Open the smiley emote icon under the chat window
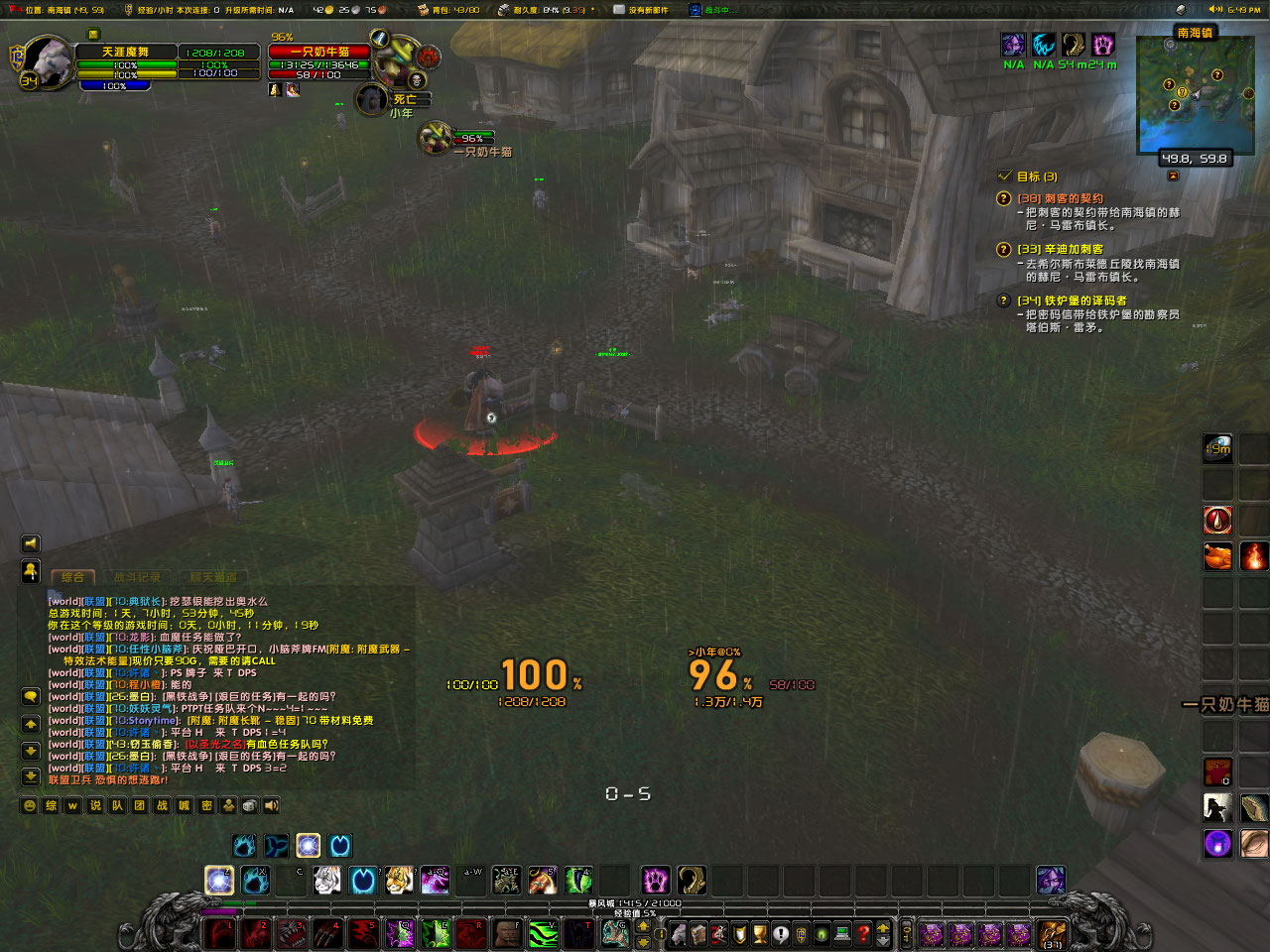This screenshot has height=952, width=1270. 30,805
